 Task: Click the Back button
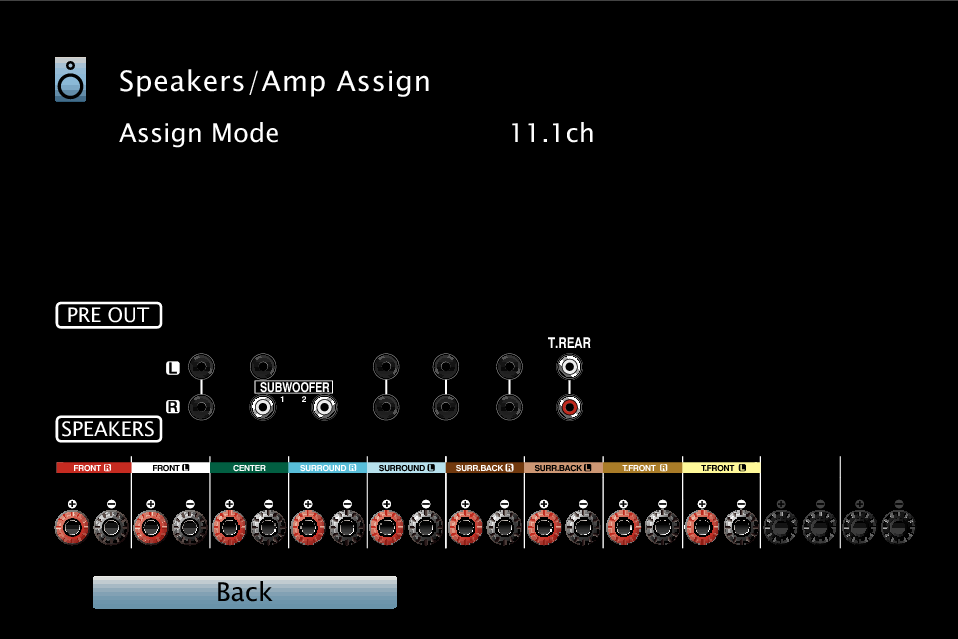244,592
